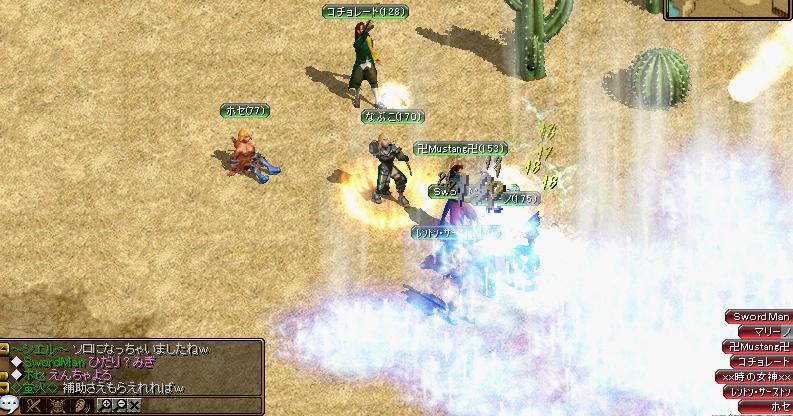Click the chat scroll-down arrow button
Image resolution: width=793 pixels, height=416 pixels.
pyautogui.click(x=5, y=387)
